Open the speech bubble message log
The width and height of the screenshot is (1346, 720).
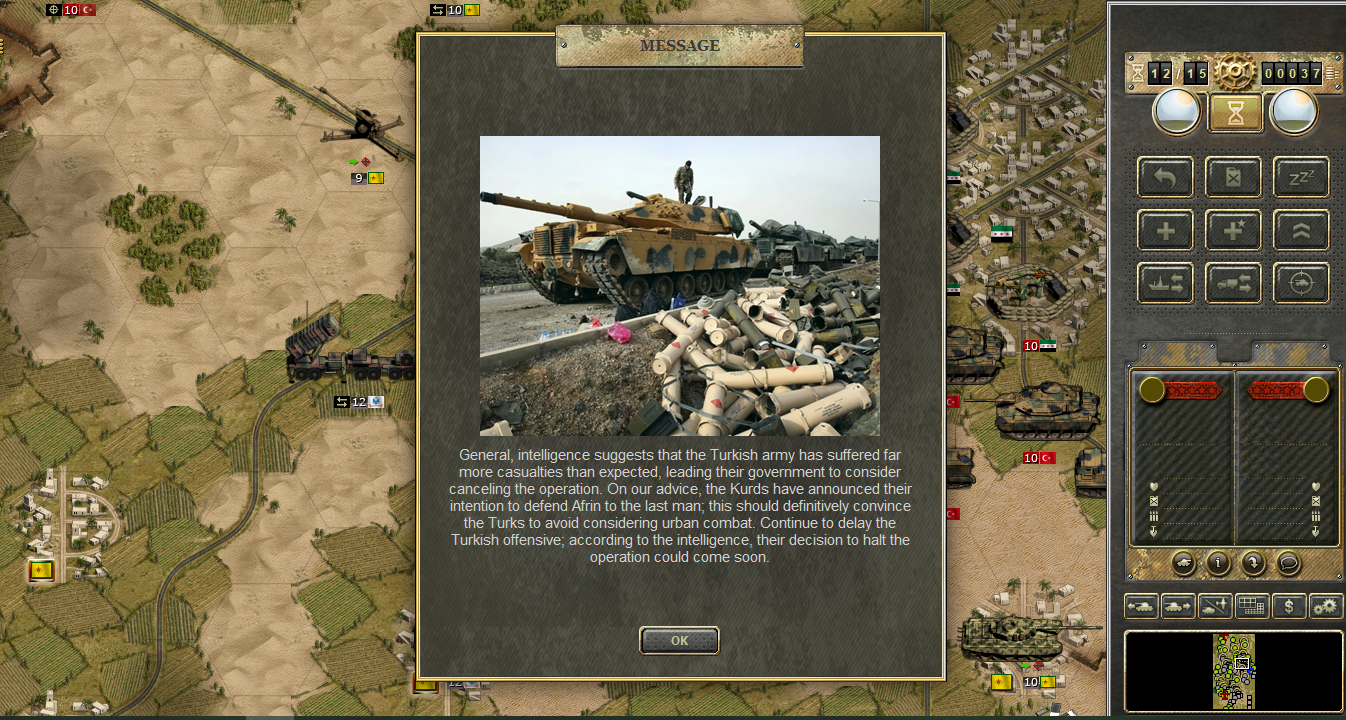tap(1288, 563)
